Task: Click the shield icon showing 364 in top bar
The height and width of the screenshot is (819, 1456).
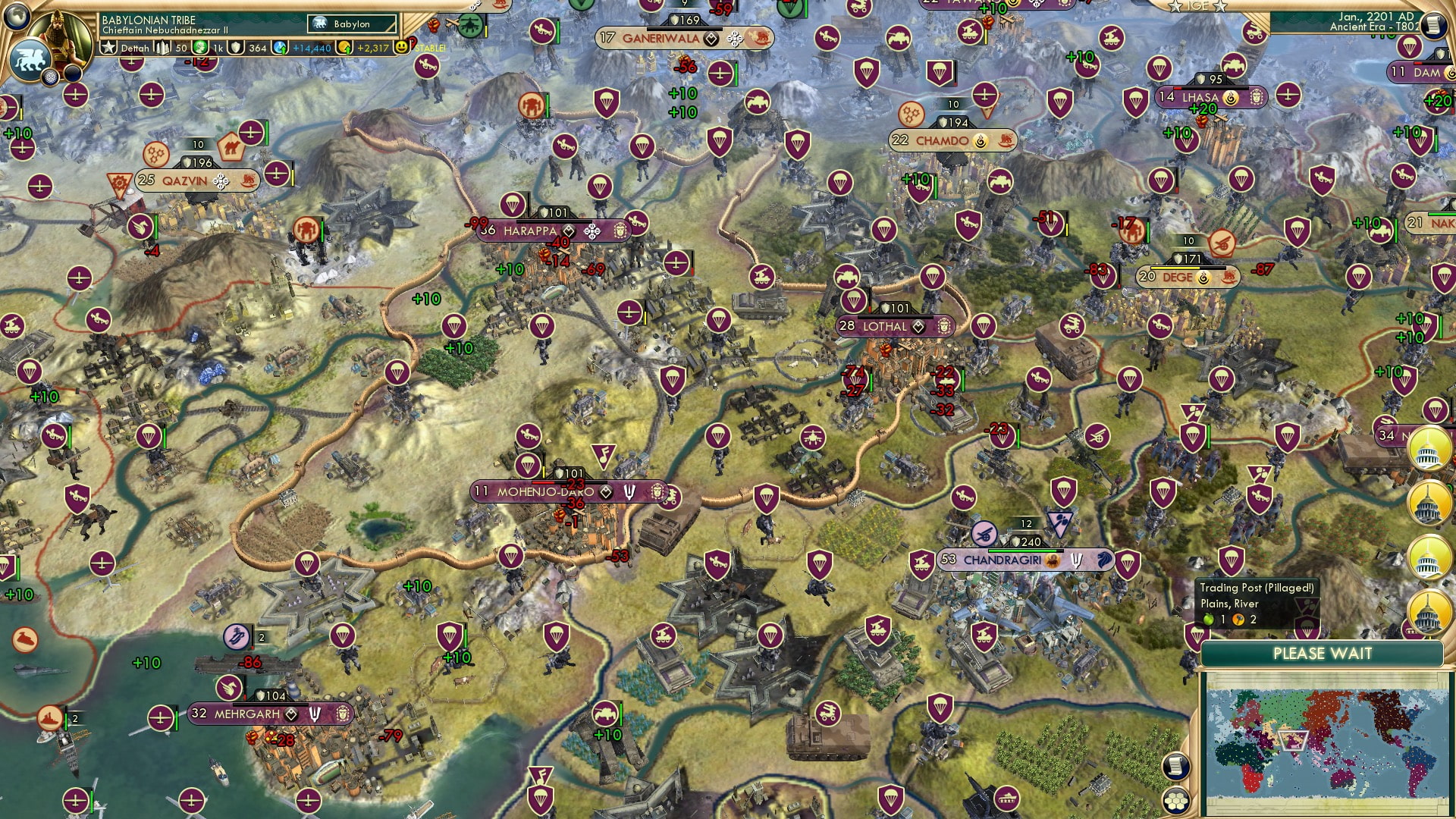Action: click(237, 46)
